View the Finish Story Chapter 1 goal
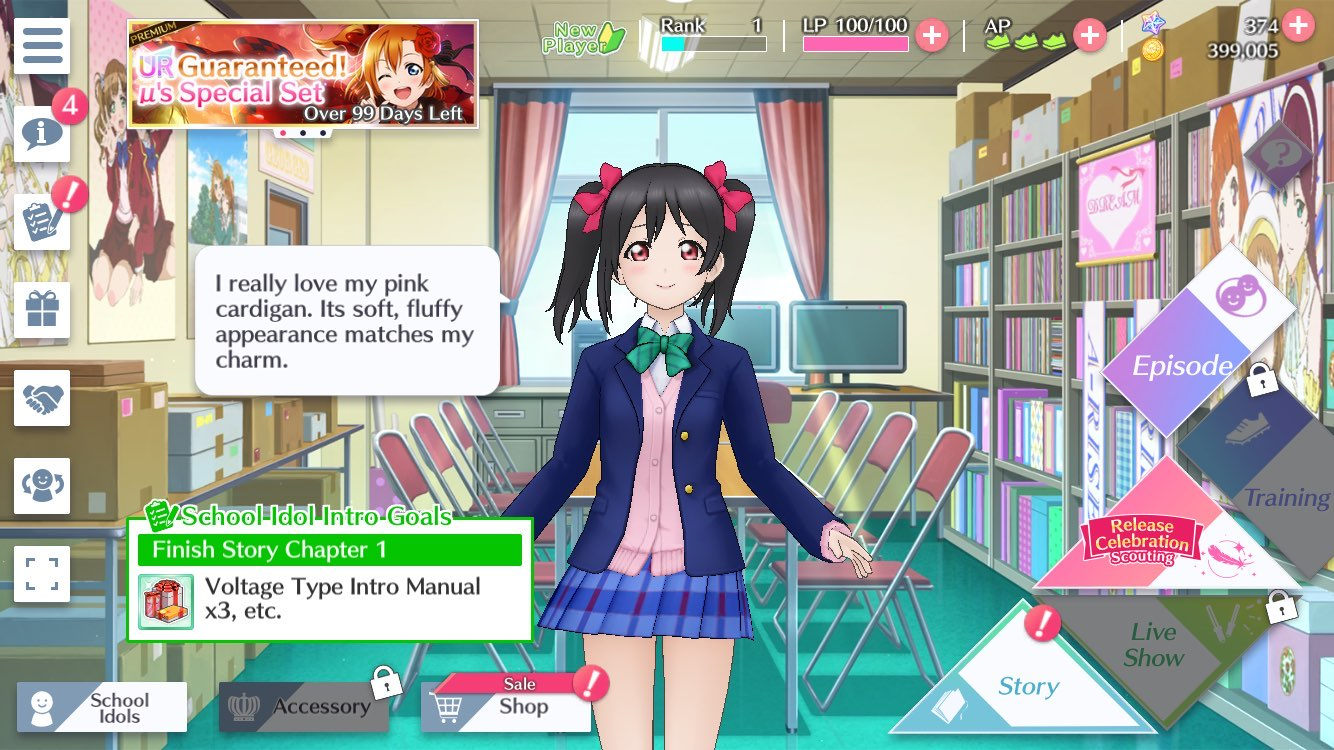 (330, 579)
